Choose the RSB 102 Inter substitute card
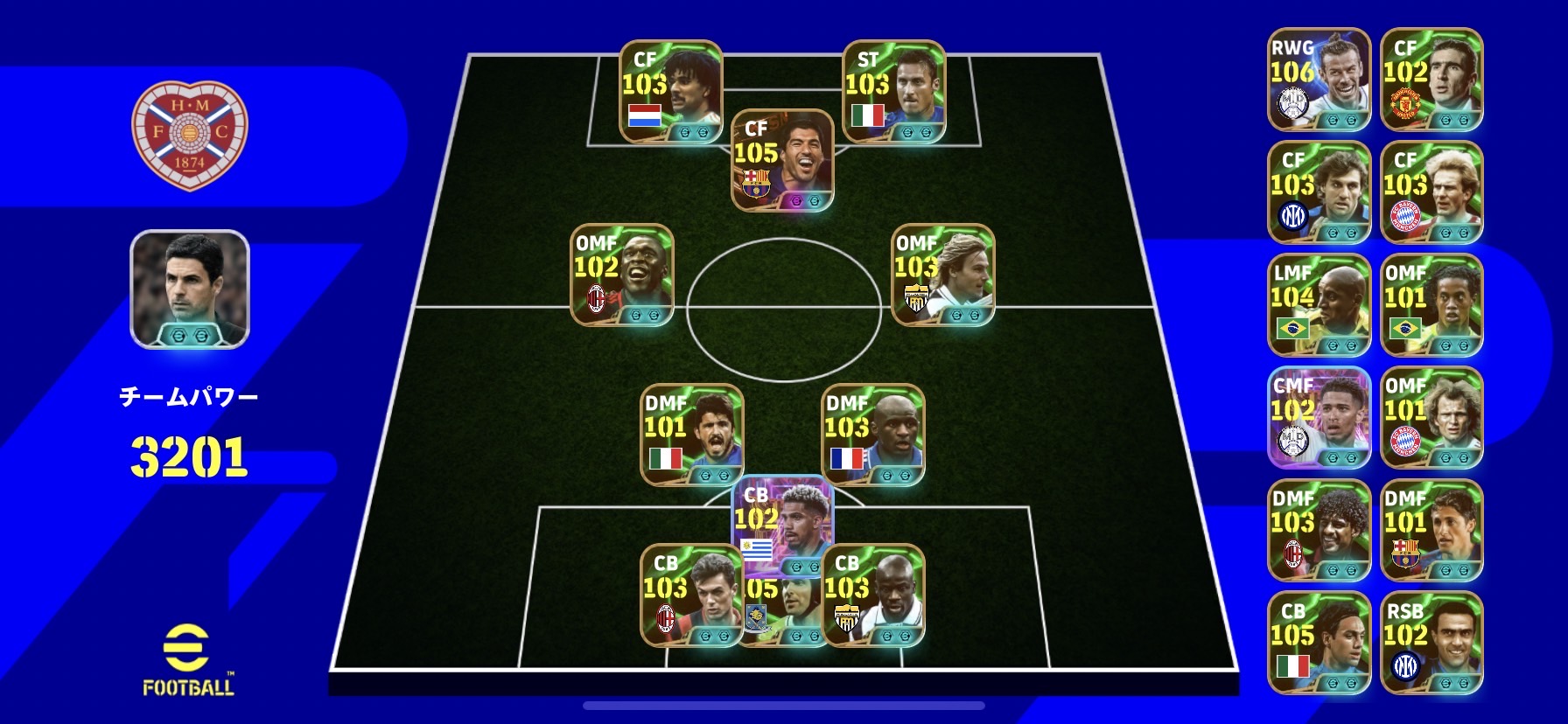Screen dimensions: 1568x724 click(1431, 643)
